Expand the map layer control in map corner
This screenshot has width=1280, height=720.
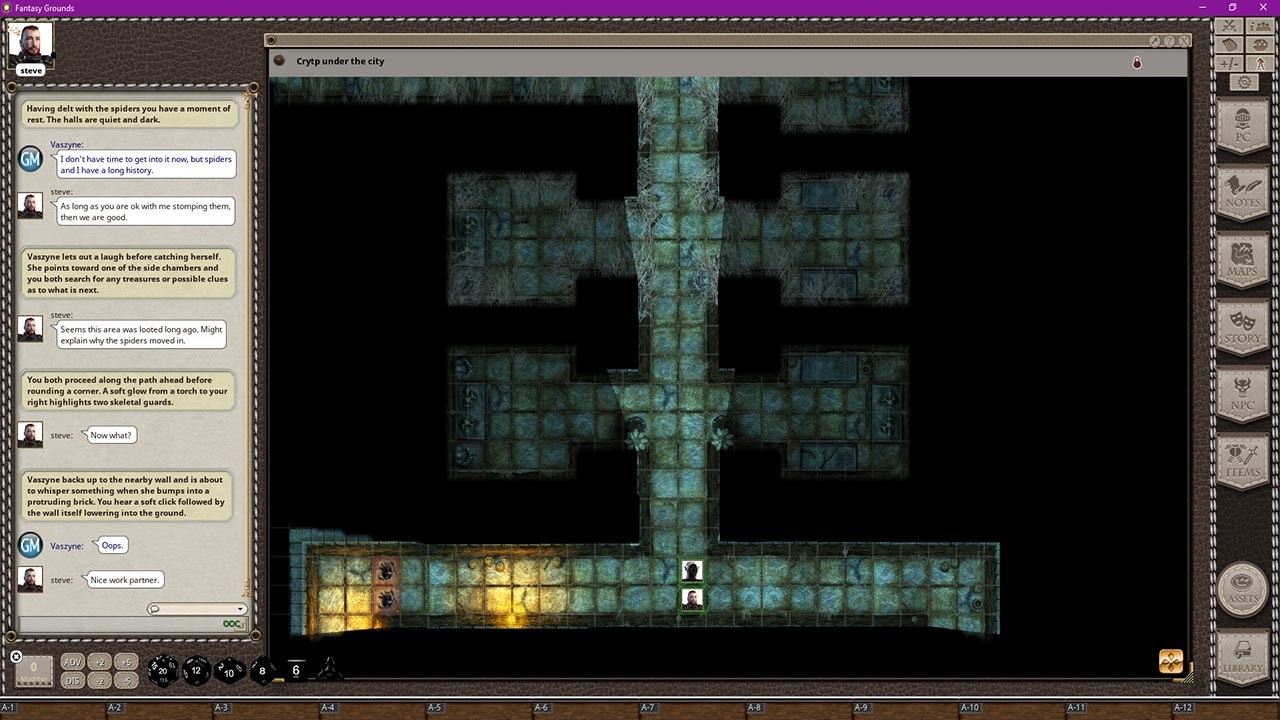(1170, 661)
